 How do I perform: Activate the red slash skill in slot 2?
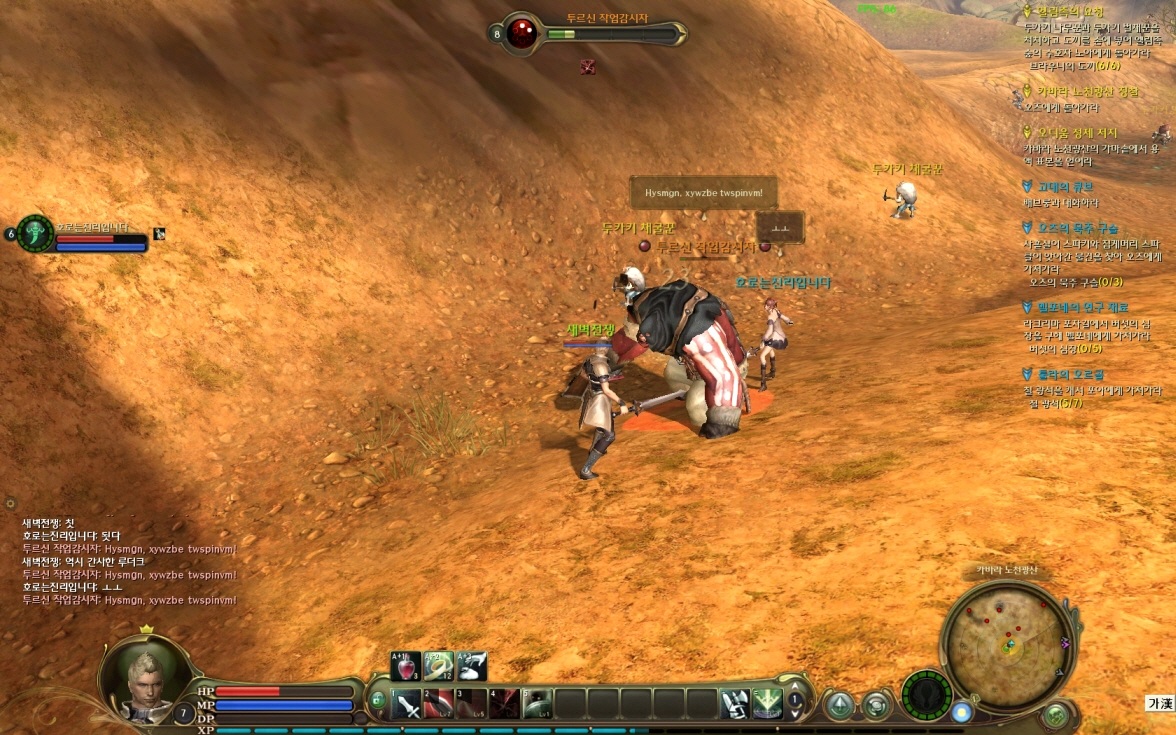click(438, 704)
